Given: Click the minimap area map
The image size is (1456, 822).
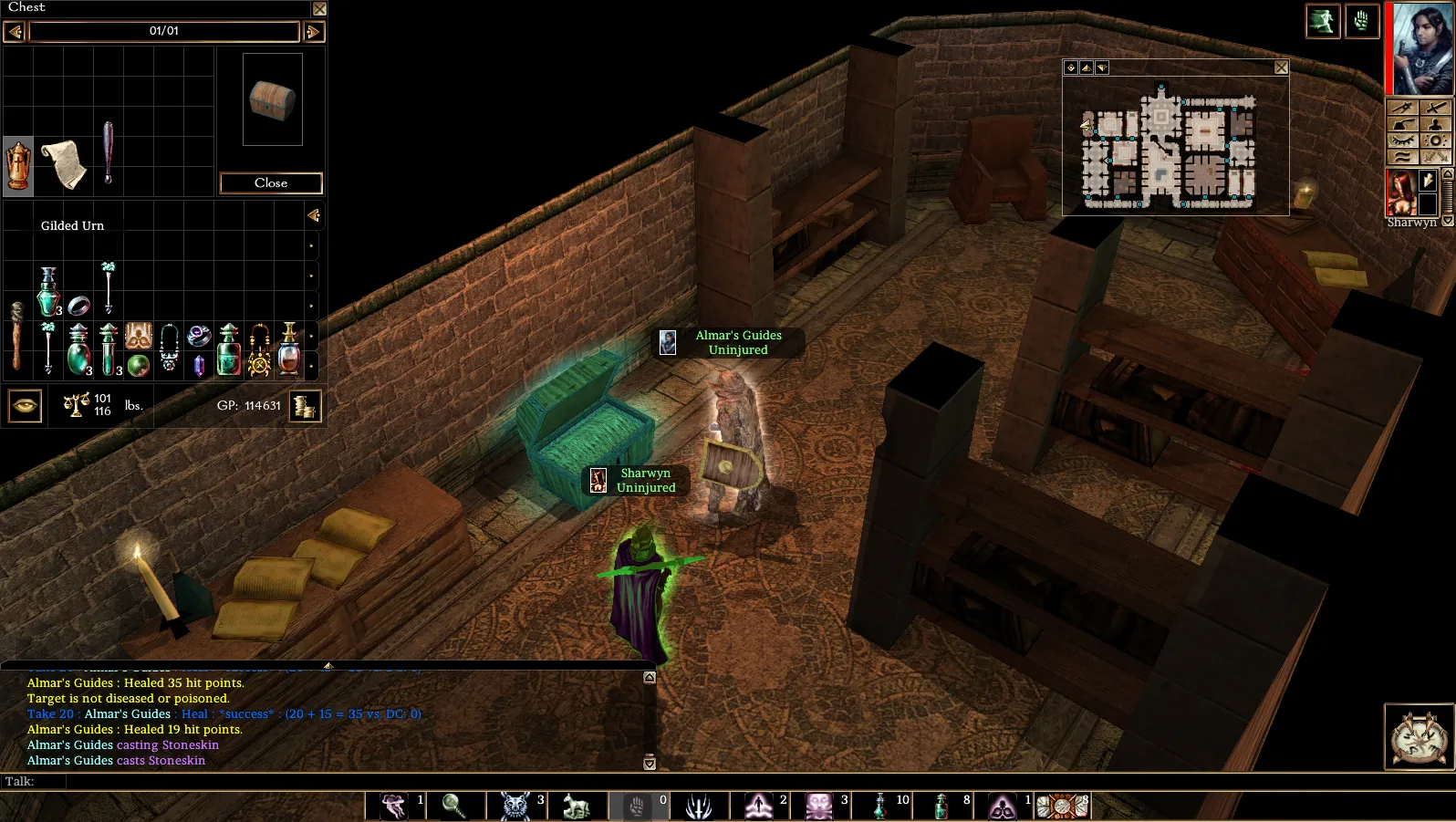Looking at the screenshot, I should 1170,146.
